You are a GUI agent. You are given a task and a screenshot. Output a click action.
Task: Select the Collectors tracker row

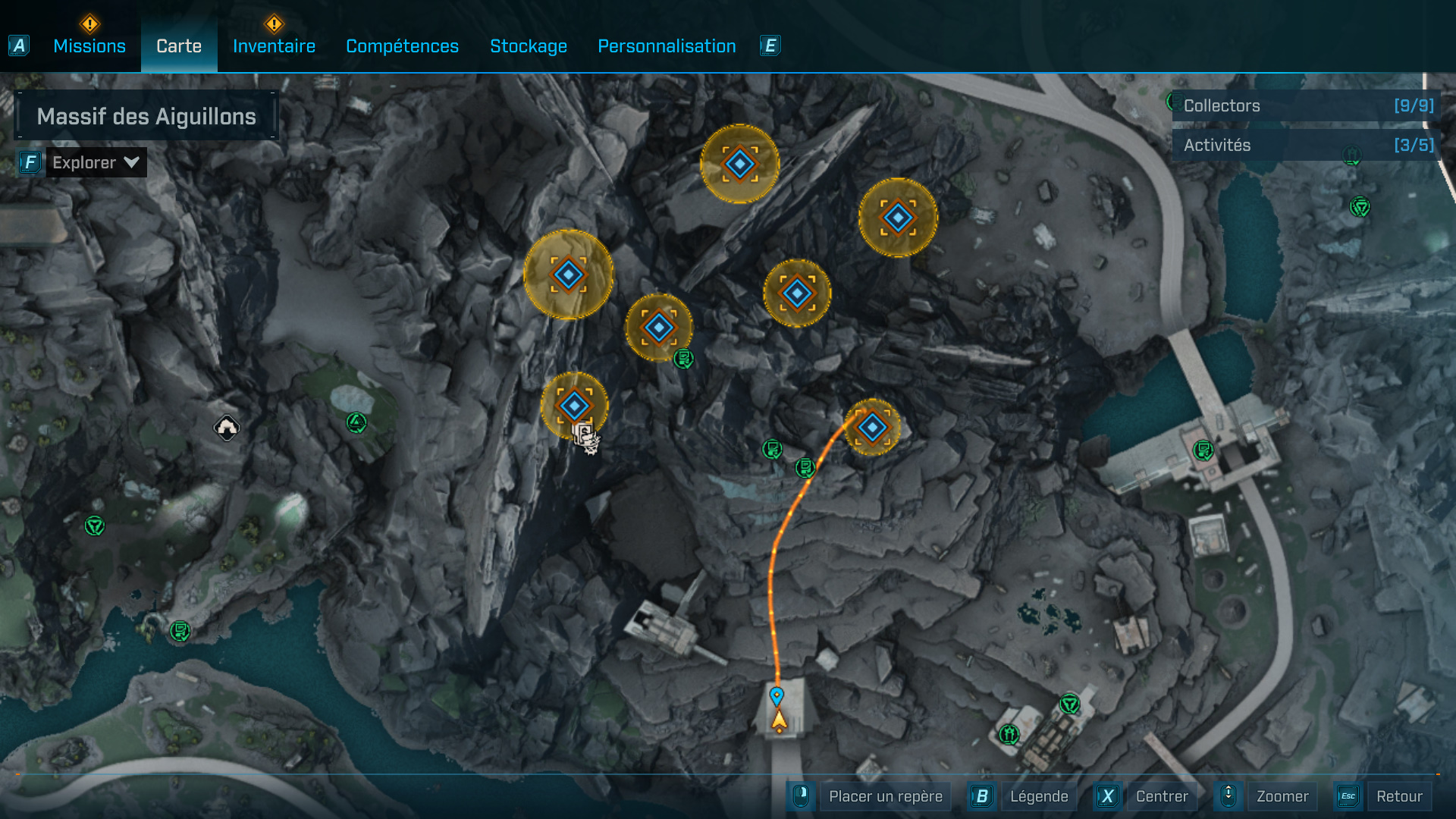click(x=1307, y=106)
